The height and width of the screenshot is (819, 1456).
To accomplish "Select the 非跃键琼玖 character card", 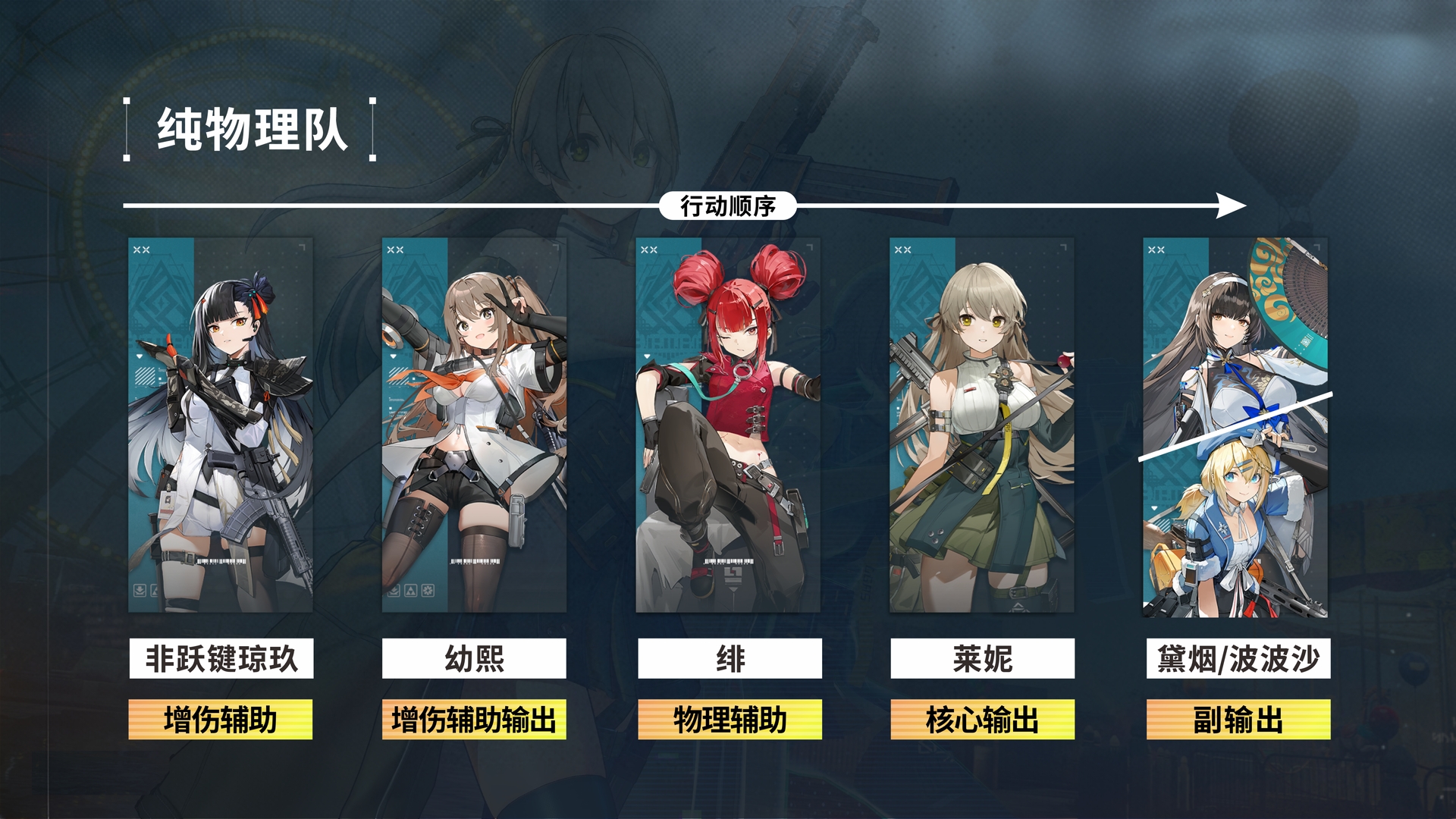I will tap(220, 425).
